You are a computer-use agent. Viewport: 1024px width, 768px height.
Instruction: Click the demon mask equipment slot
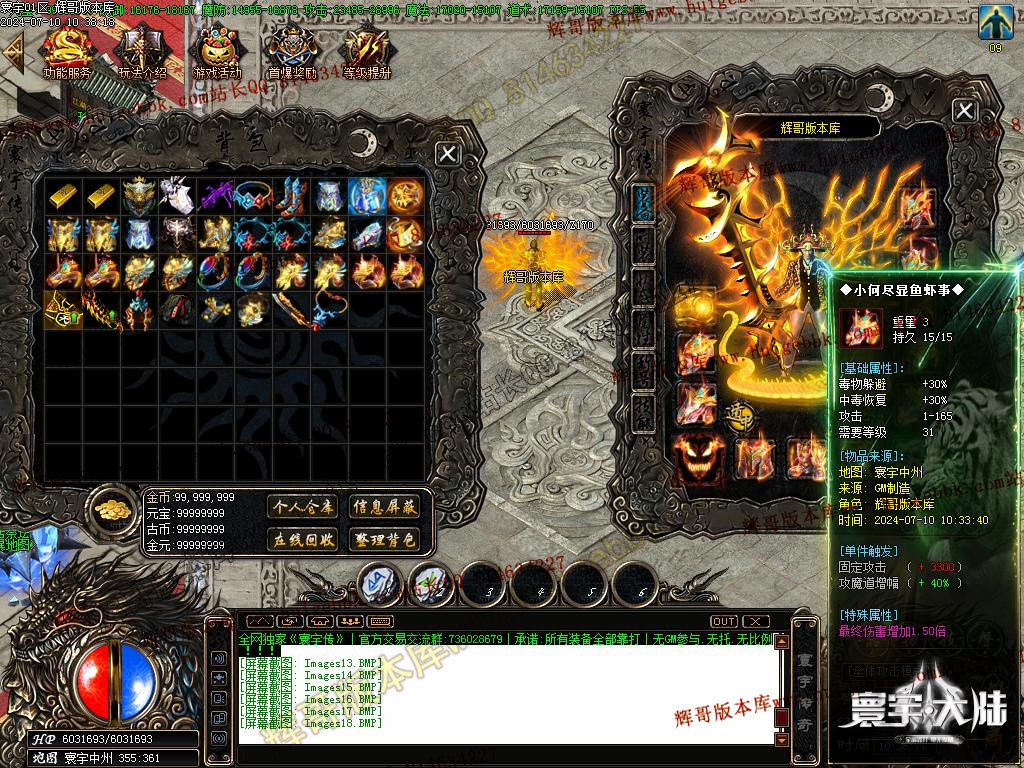696,458
